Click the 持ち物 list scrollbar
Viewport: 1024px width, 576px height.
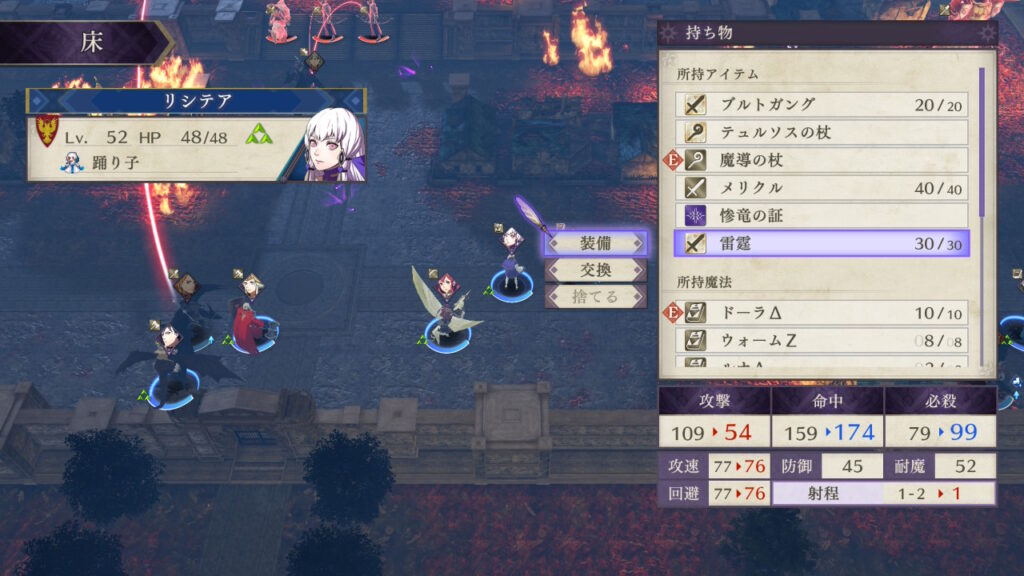(x=982, y=140)
